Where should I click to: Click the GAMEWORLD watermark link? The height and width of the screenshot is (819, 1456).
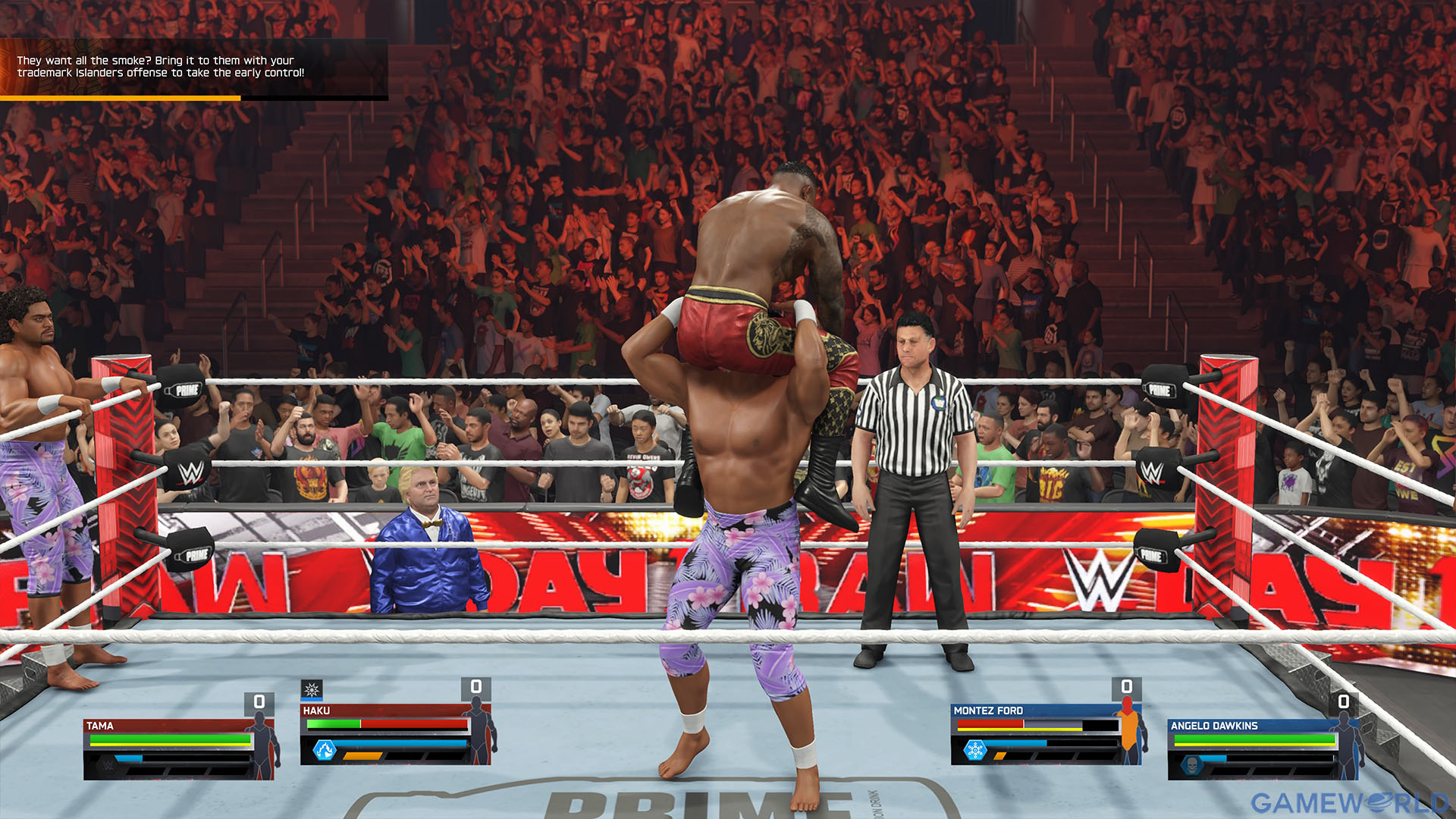pyautogui.click(x=1350, y=799)
